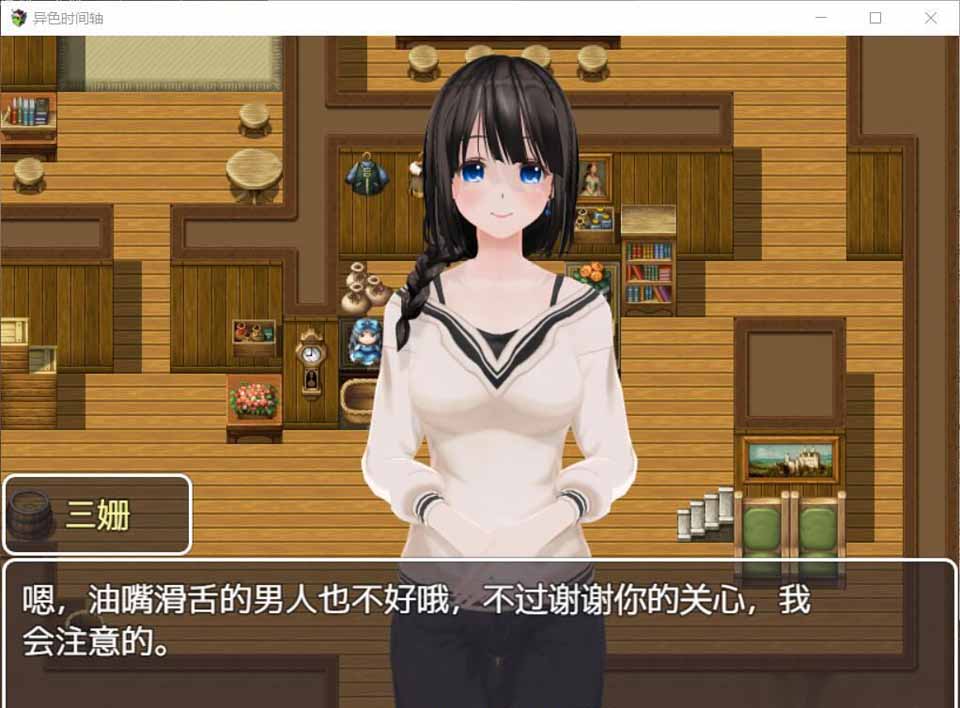The height and width of the screenshot is (708, 960).
Task: Maximize the game window
Action: (875, 18)
